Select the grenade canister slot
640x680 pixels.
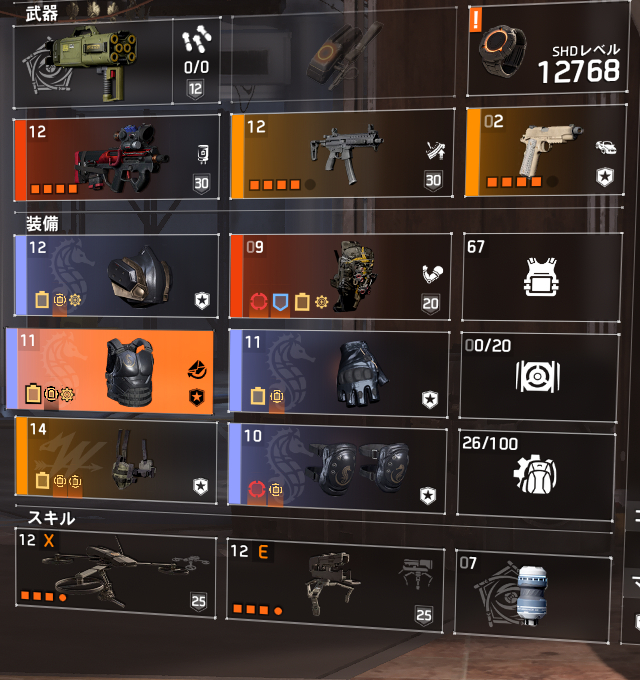(x=534, y=584)
